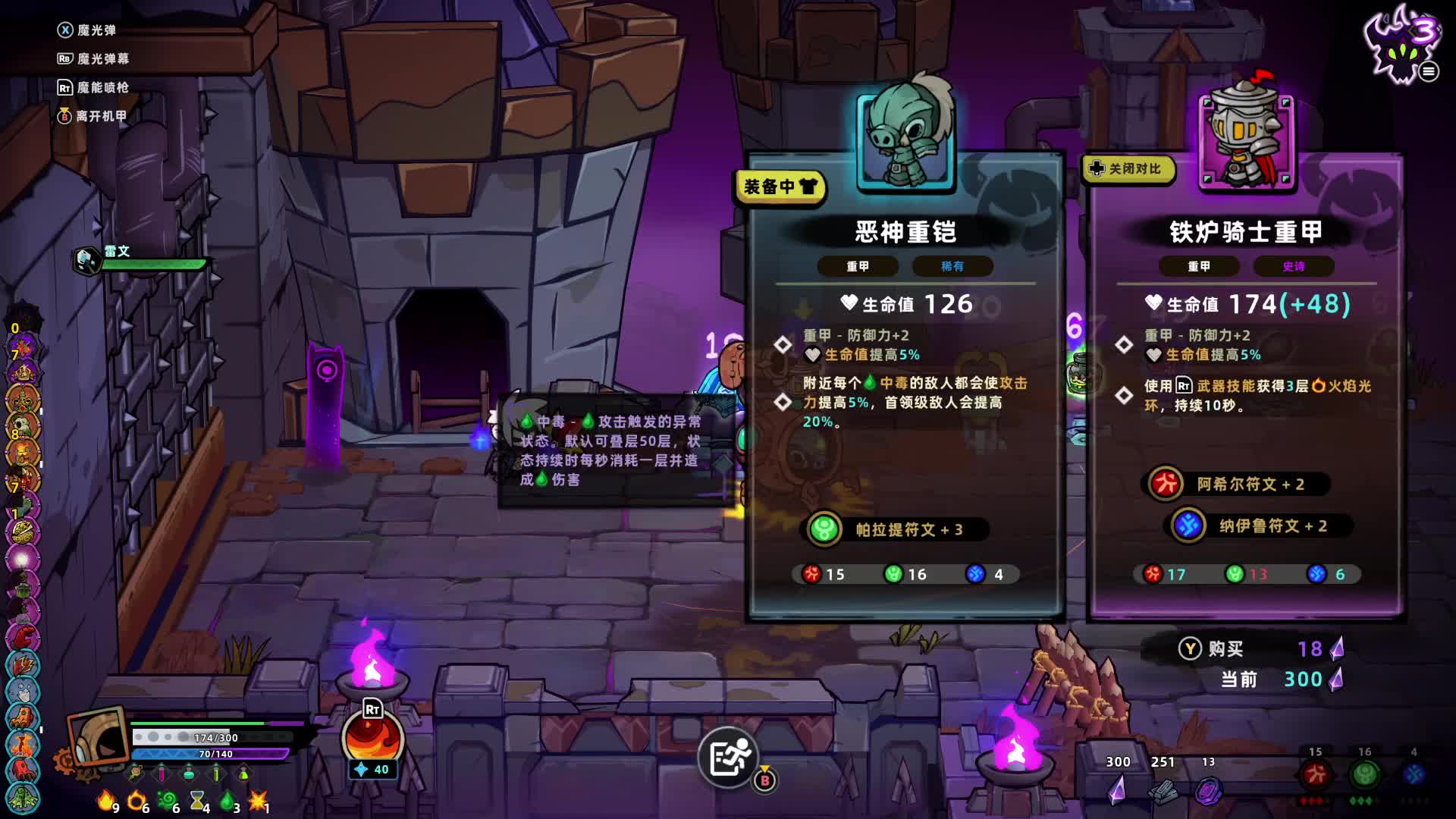This screenshot has width=1456, height=819.
Task: Select the 铁炉骑士重甲 armor portrait
Action: click(1247, 137)
